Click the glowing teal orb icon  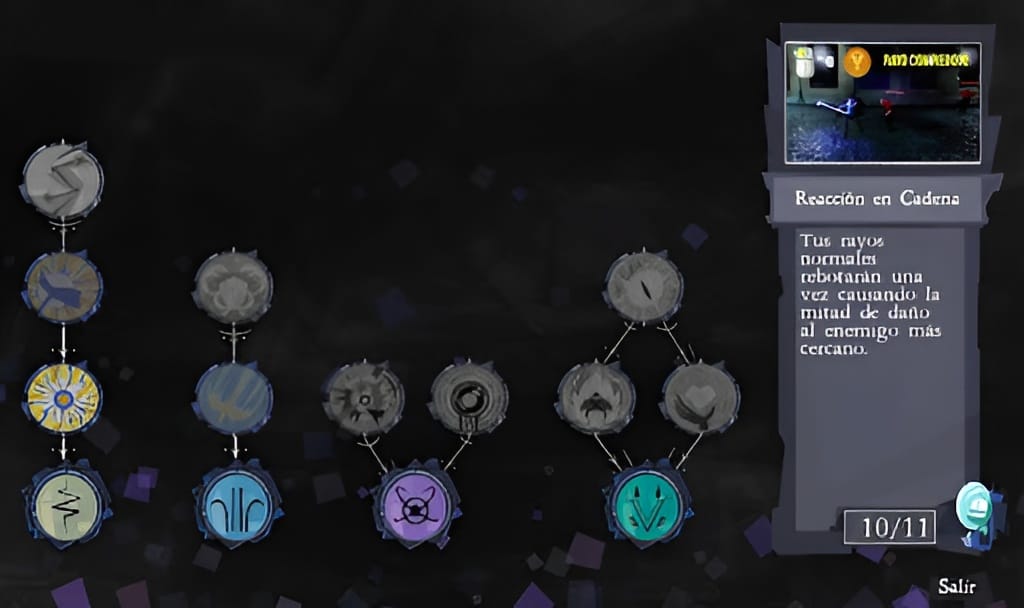click(973, 508)
